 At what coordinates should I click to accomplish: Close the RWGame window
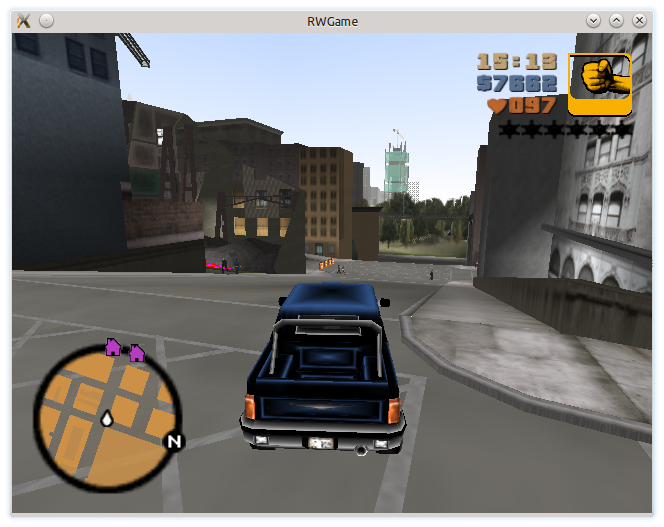(x=640, y=20)
